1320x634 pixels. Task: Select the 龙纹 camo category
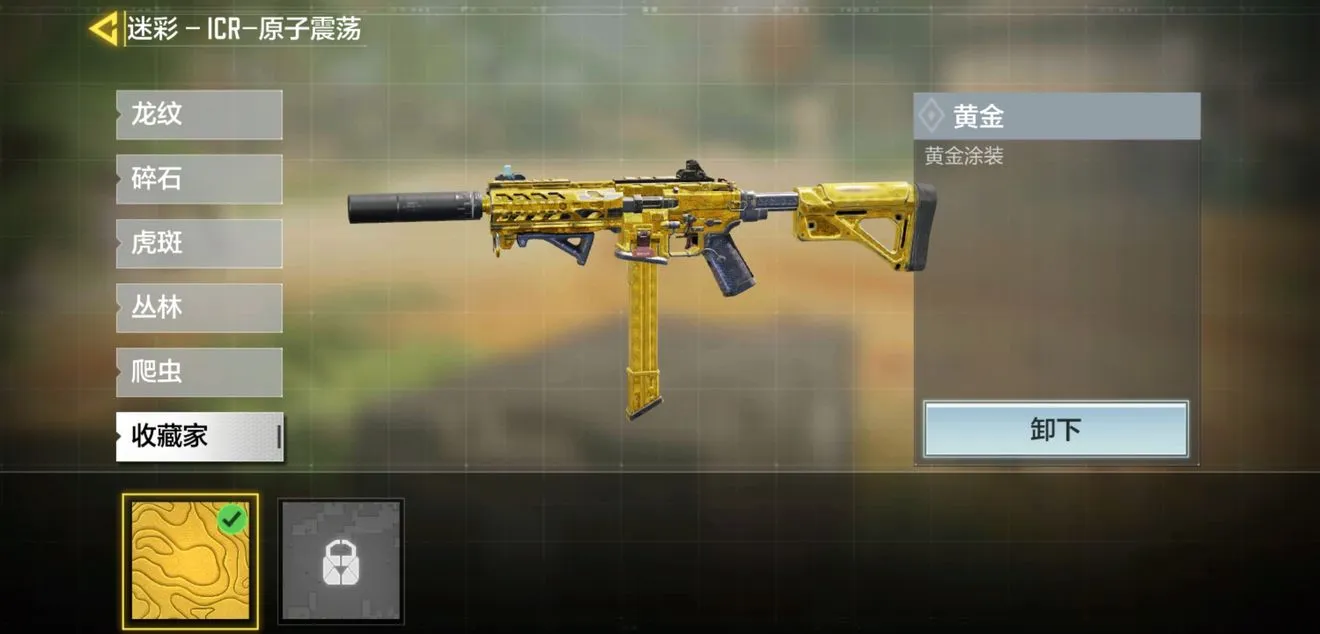click(x=199, y=114)
